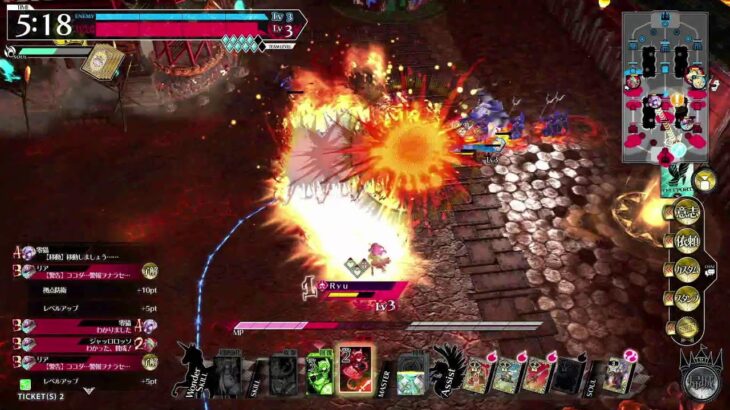
Task: Select the first Assist card
Action: pos(475,375)
